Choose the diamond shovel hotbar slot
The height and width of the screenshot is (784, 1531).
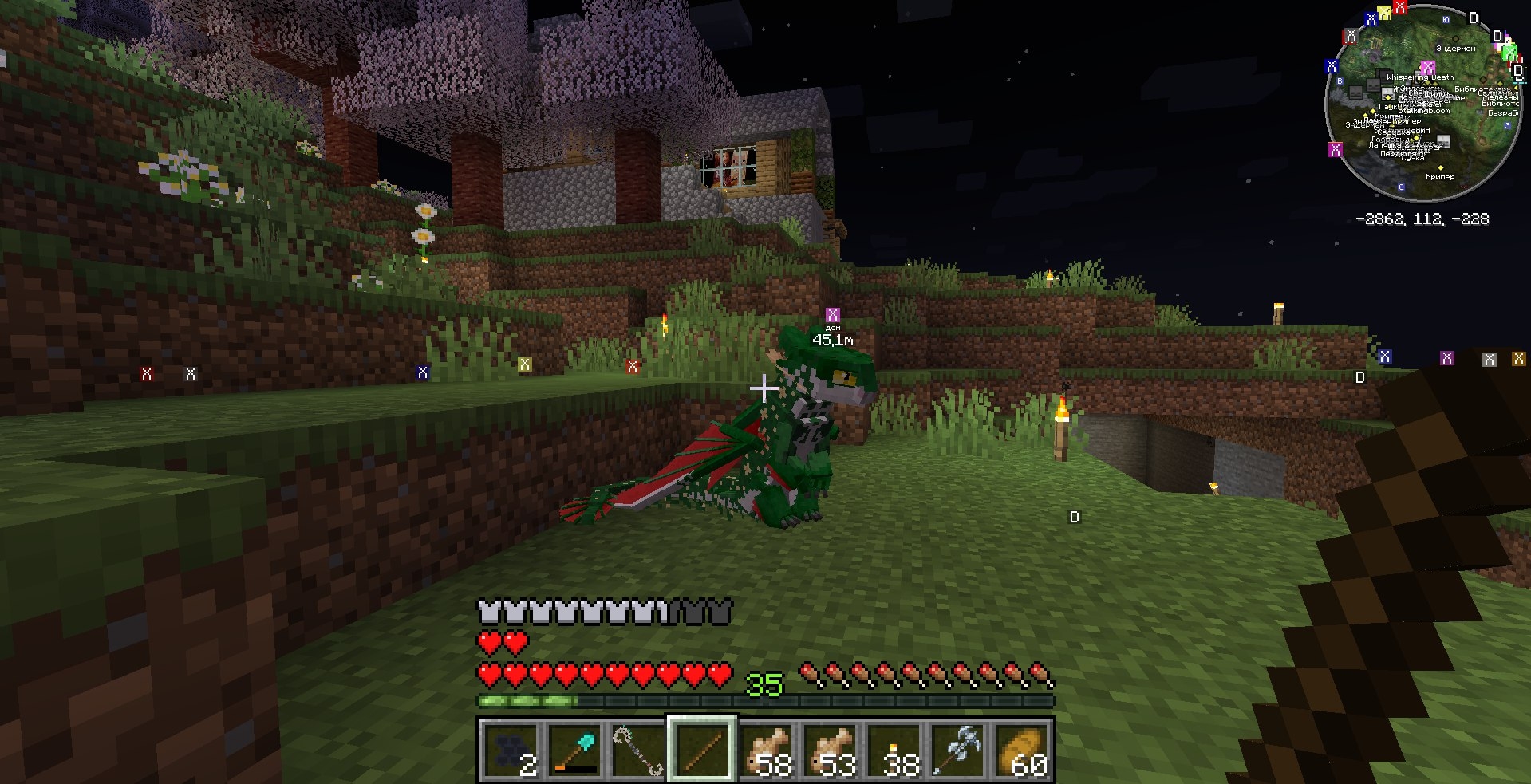574,750
